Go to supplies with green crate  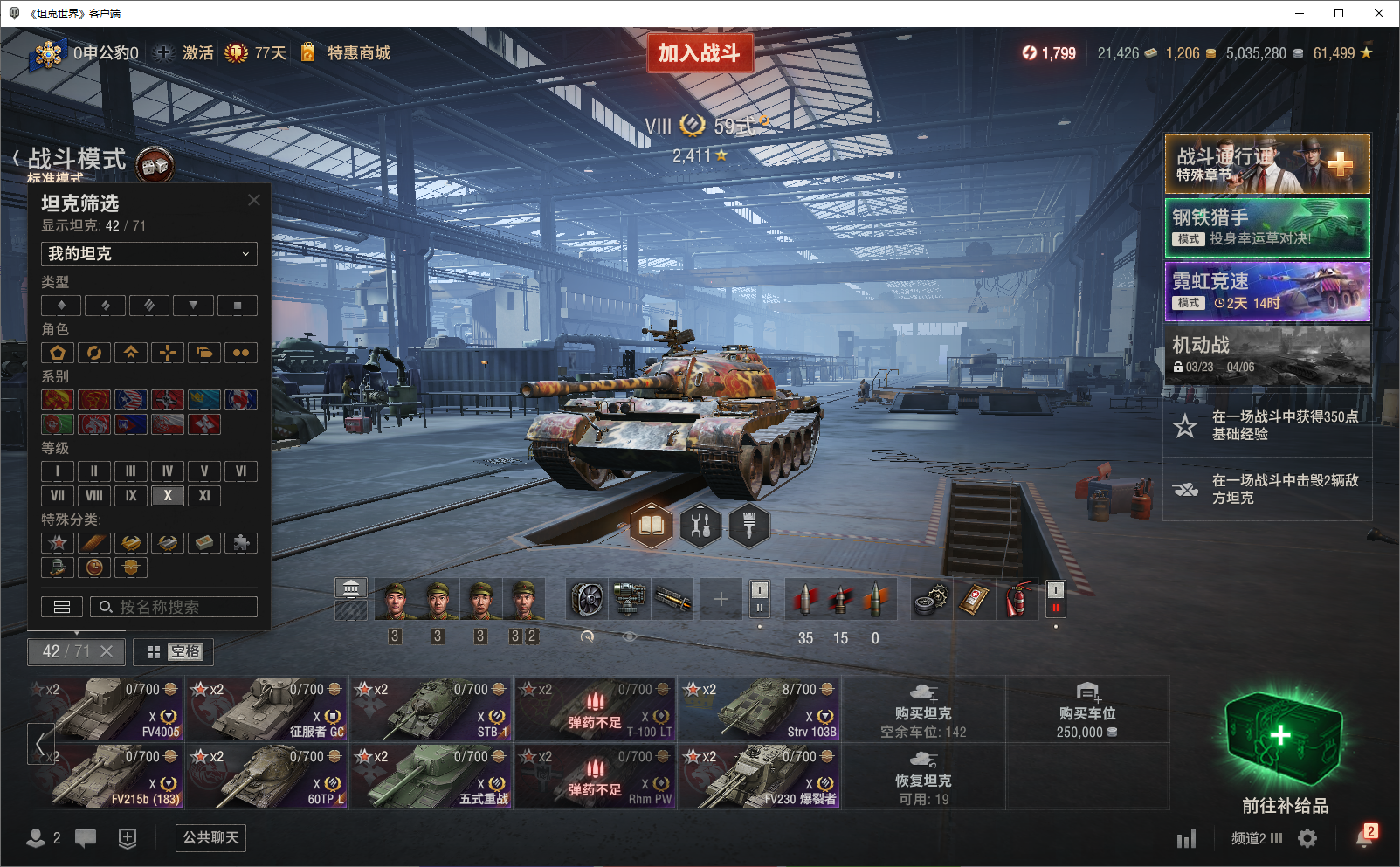pos(1284,744)
